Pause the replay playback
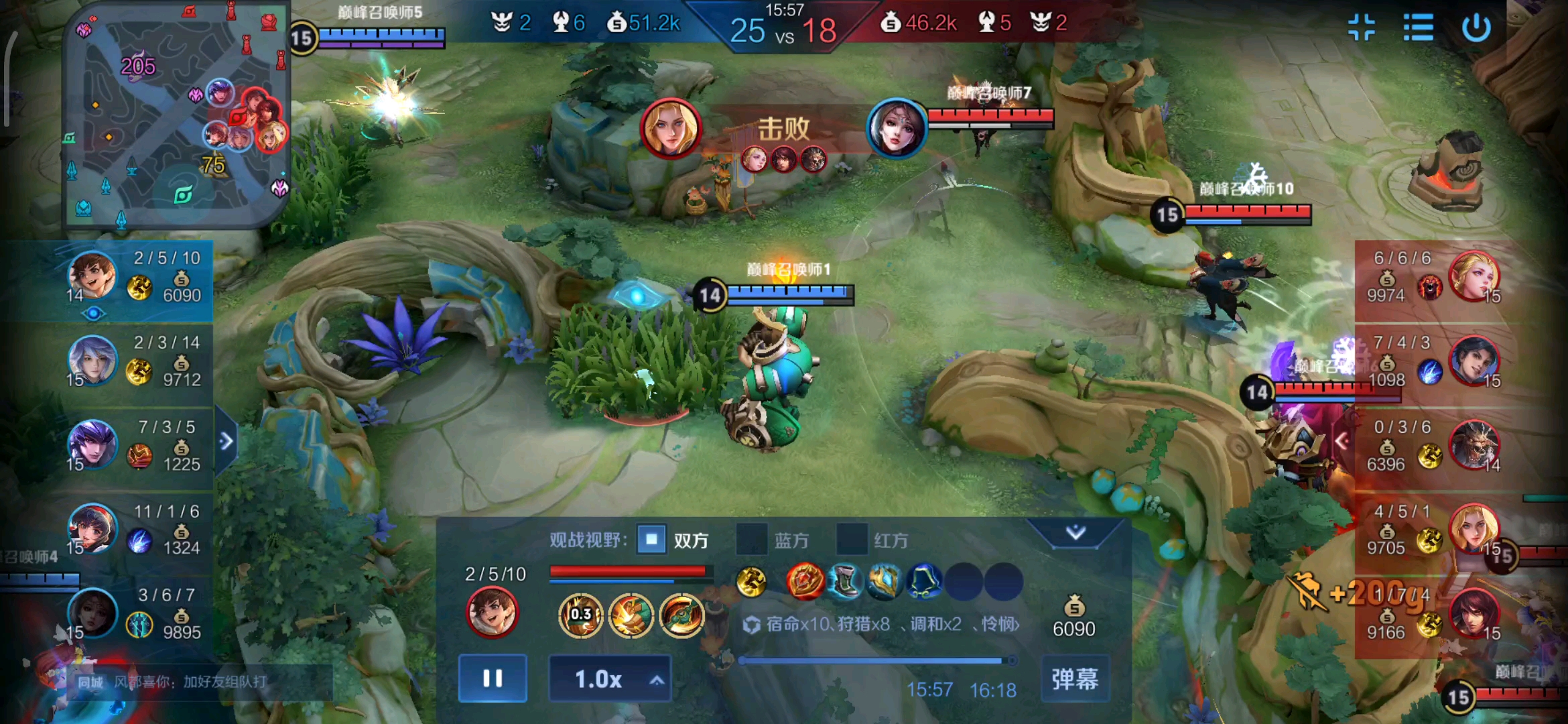The height and width of the screenshot is (724, 1568). pos(493,678)
